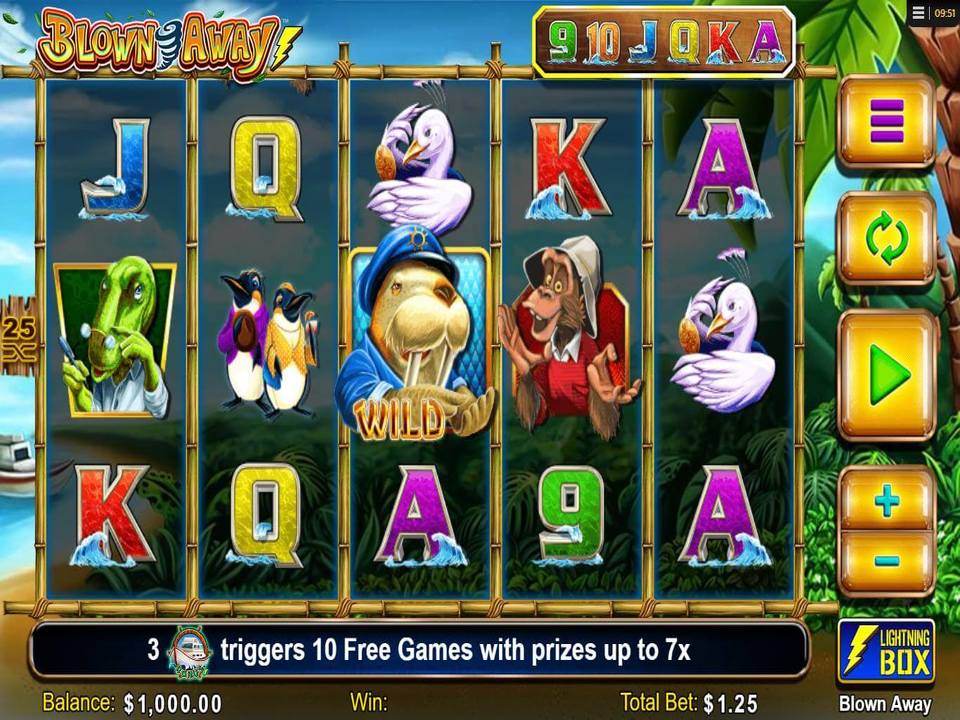Click the Lightning Box logo
Viewport: 960px width, 720px height.
[886, 651]
